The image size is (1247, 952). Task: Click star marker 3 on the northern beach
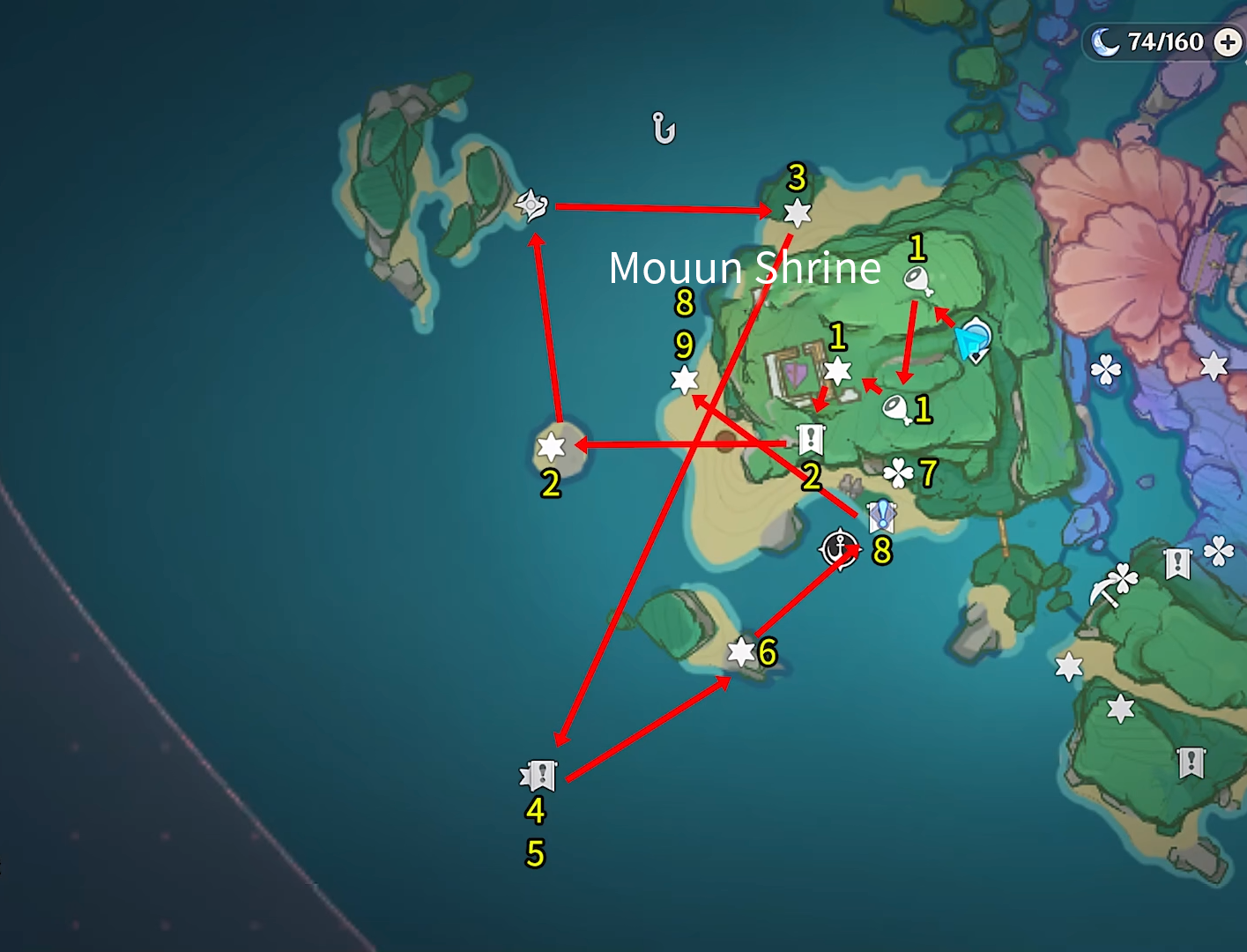[x=796, y=212]
